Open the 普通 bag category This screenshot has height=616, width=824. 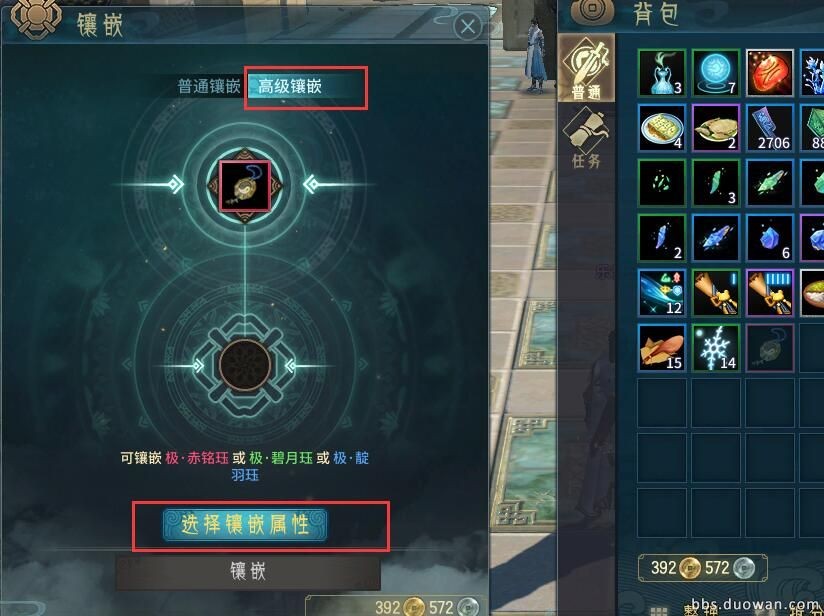point(585,69)
